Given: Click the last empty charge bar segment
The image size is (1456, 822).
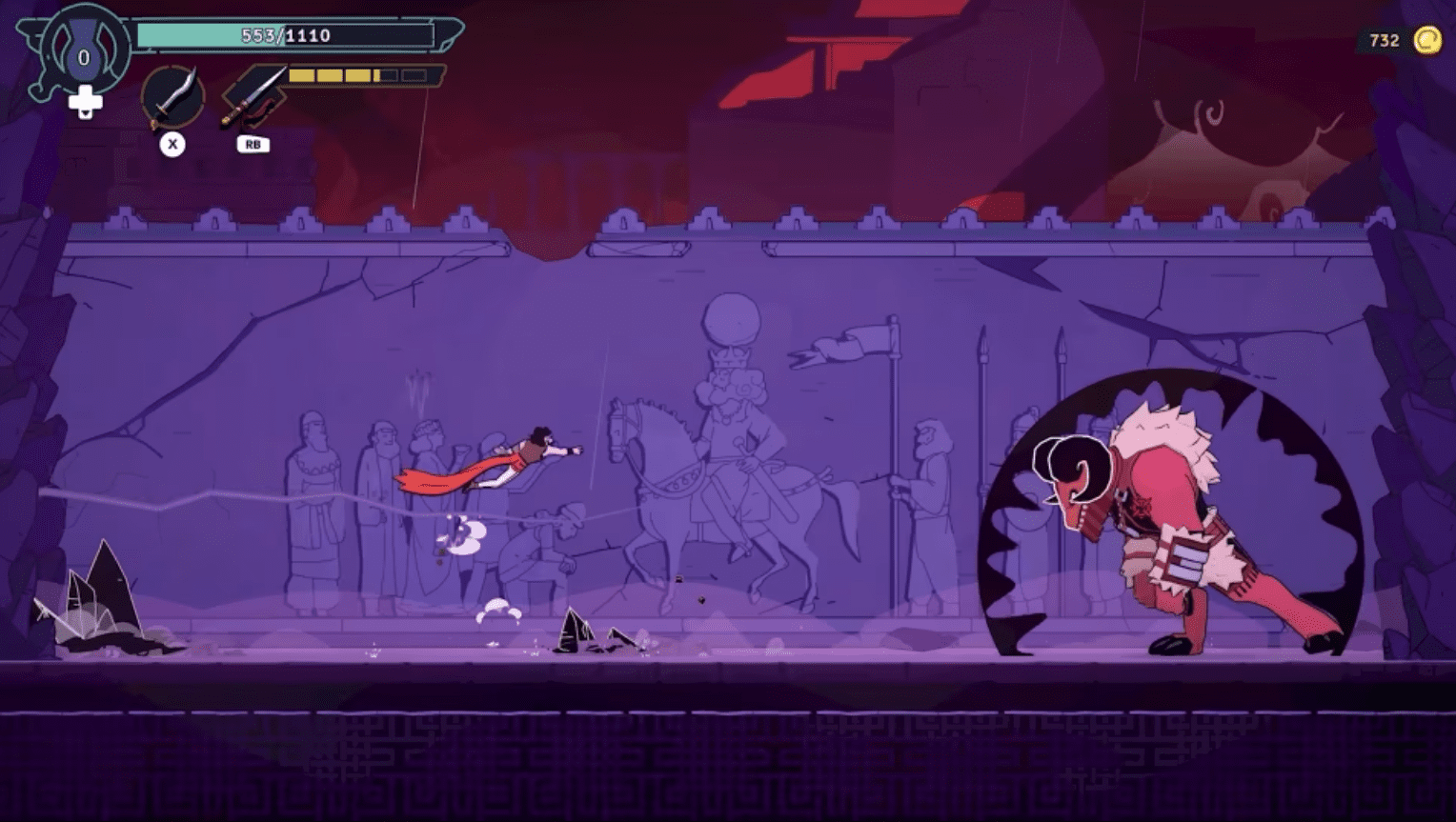Looking at the screenshot, I should point(415,74).
